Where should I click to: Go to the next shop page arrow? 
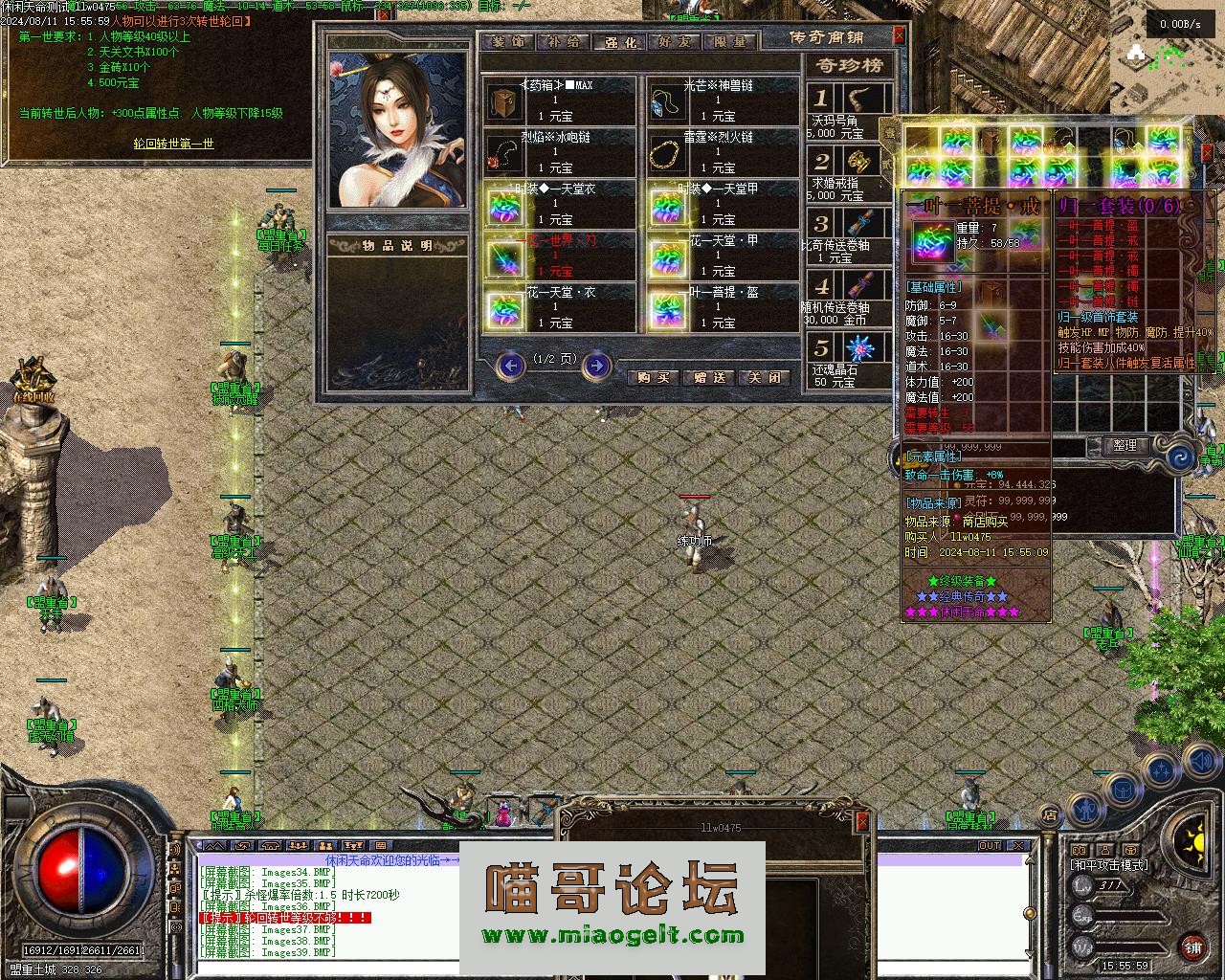pyautogui.click(x=596, y=365)
